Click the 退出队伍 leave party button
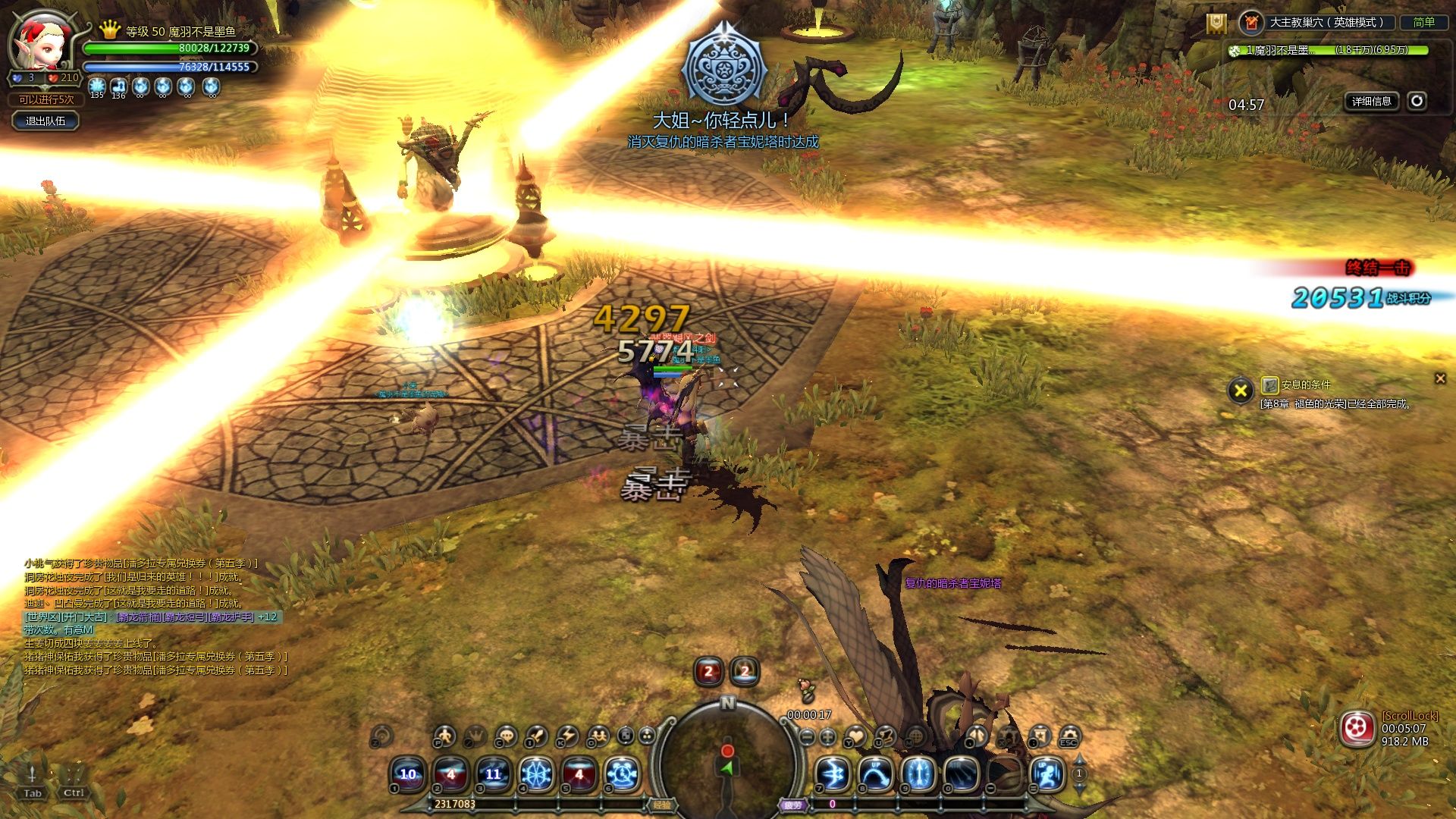This screenshot has width=1456, height=819. (45, 121)
